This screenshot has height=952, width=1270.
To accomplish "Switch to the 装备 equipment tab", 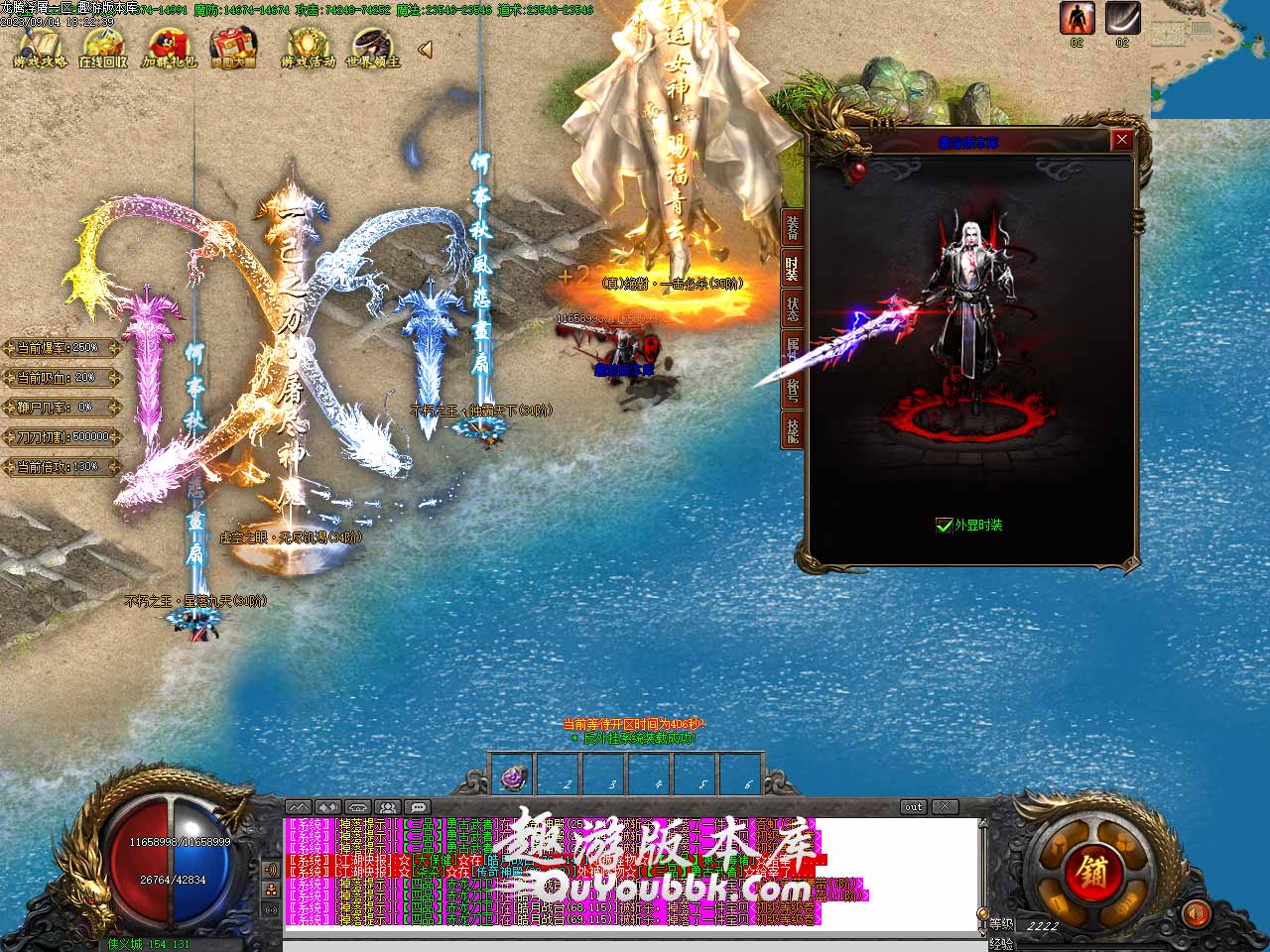I will [792, 228].
